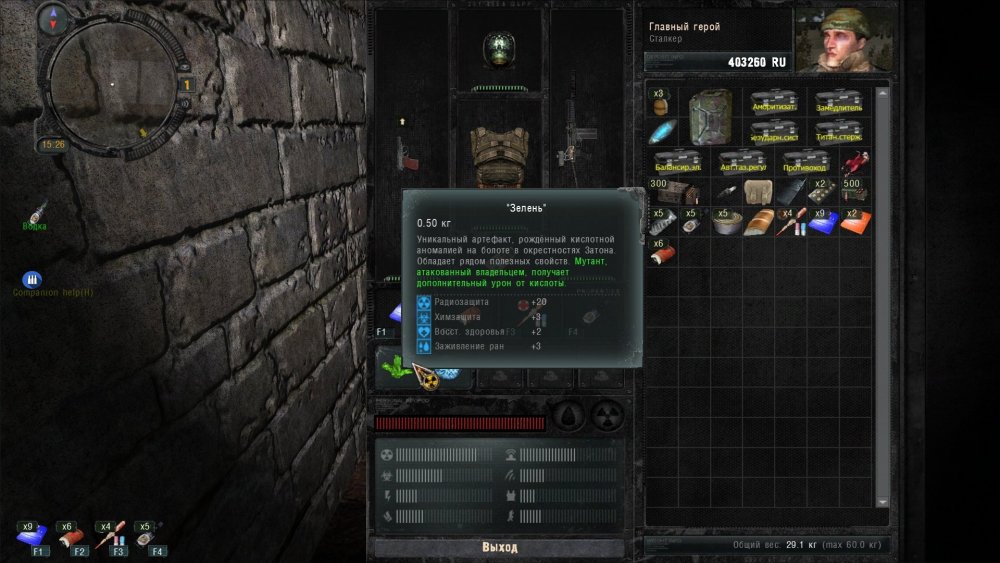This screenshot has height=563, width=1000.
Task: Select the green Зелень artifact slot
Action: pos(395,367)
